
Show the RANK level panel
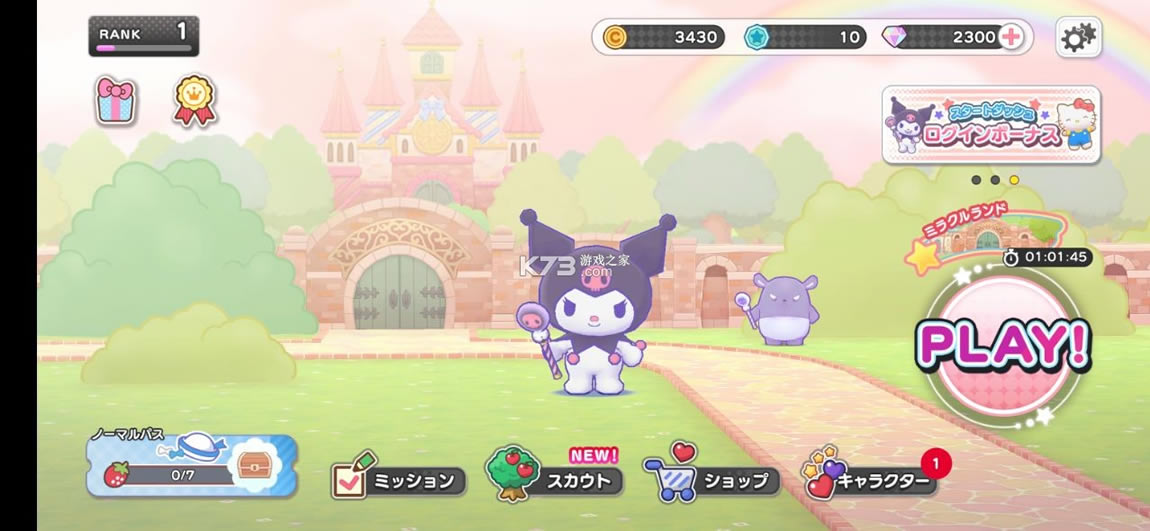point(143,36)
